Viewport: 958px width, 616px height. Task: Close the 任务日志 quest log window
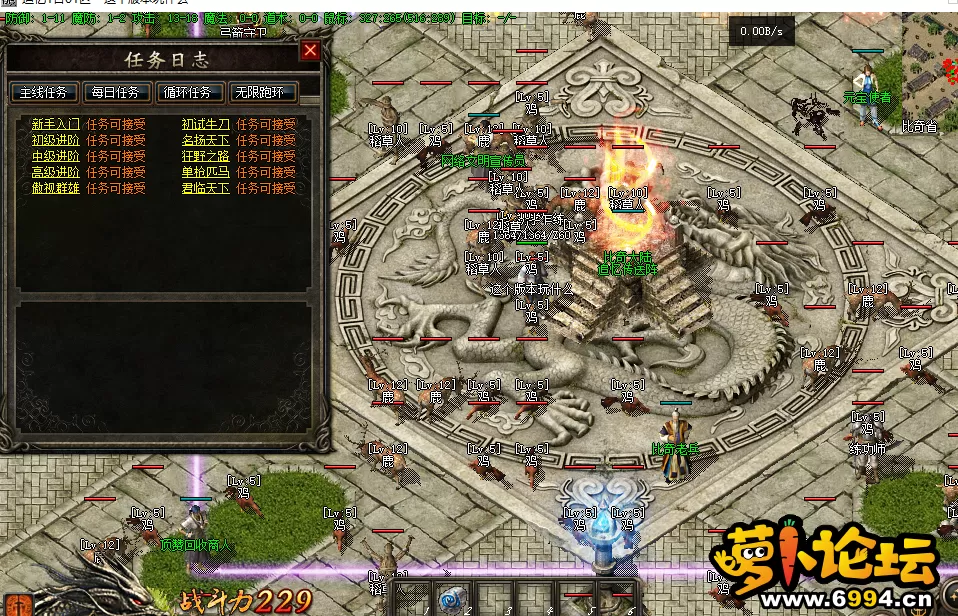tap(311, 51)
